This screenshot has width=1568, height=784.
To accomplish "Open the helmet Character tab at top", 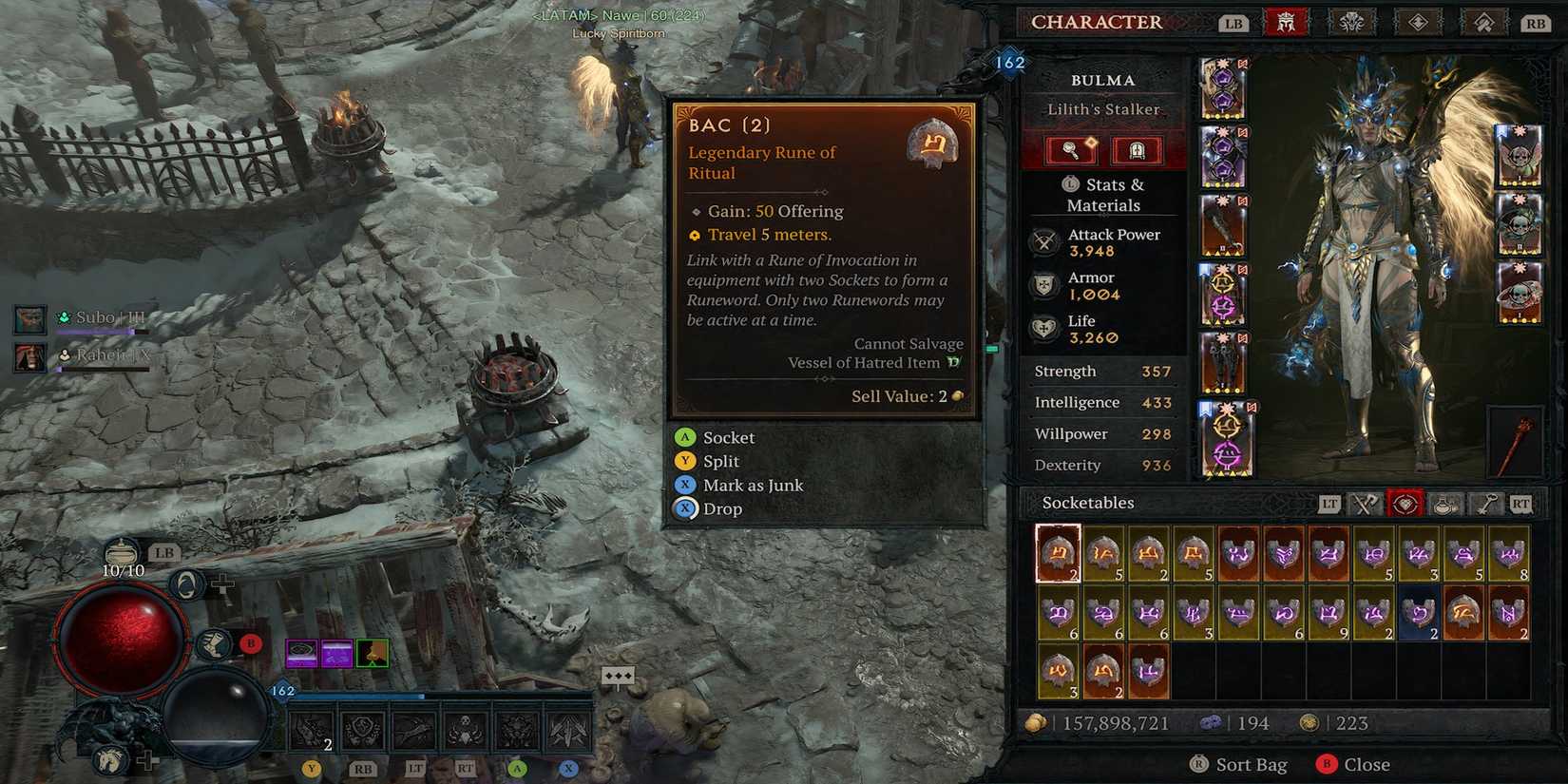I will (x=1286, y=23).
